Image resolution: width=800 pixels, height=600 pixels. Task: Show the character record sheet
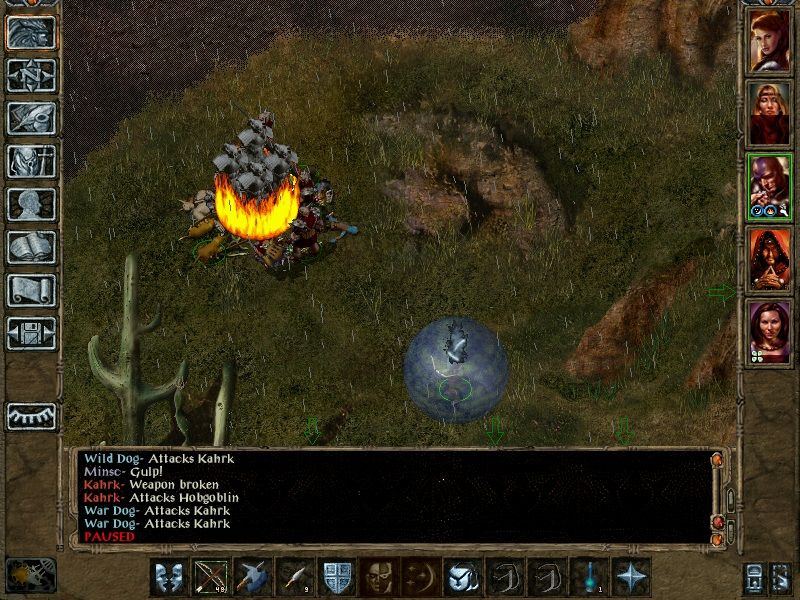click(31, 204)
